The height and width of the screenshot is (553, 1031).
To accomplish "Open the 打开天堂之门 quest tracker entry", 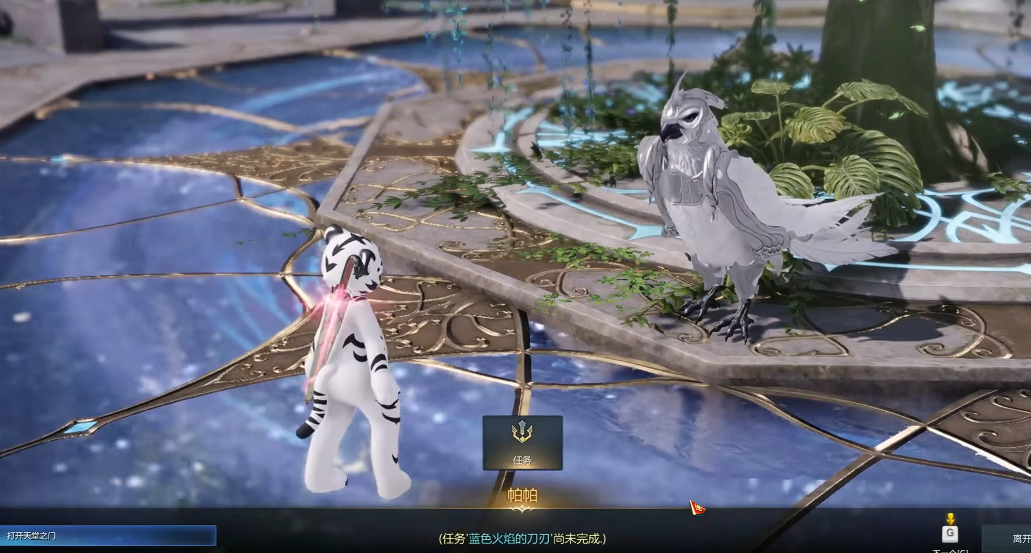I will pos(108,536).
